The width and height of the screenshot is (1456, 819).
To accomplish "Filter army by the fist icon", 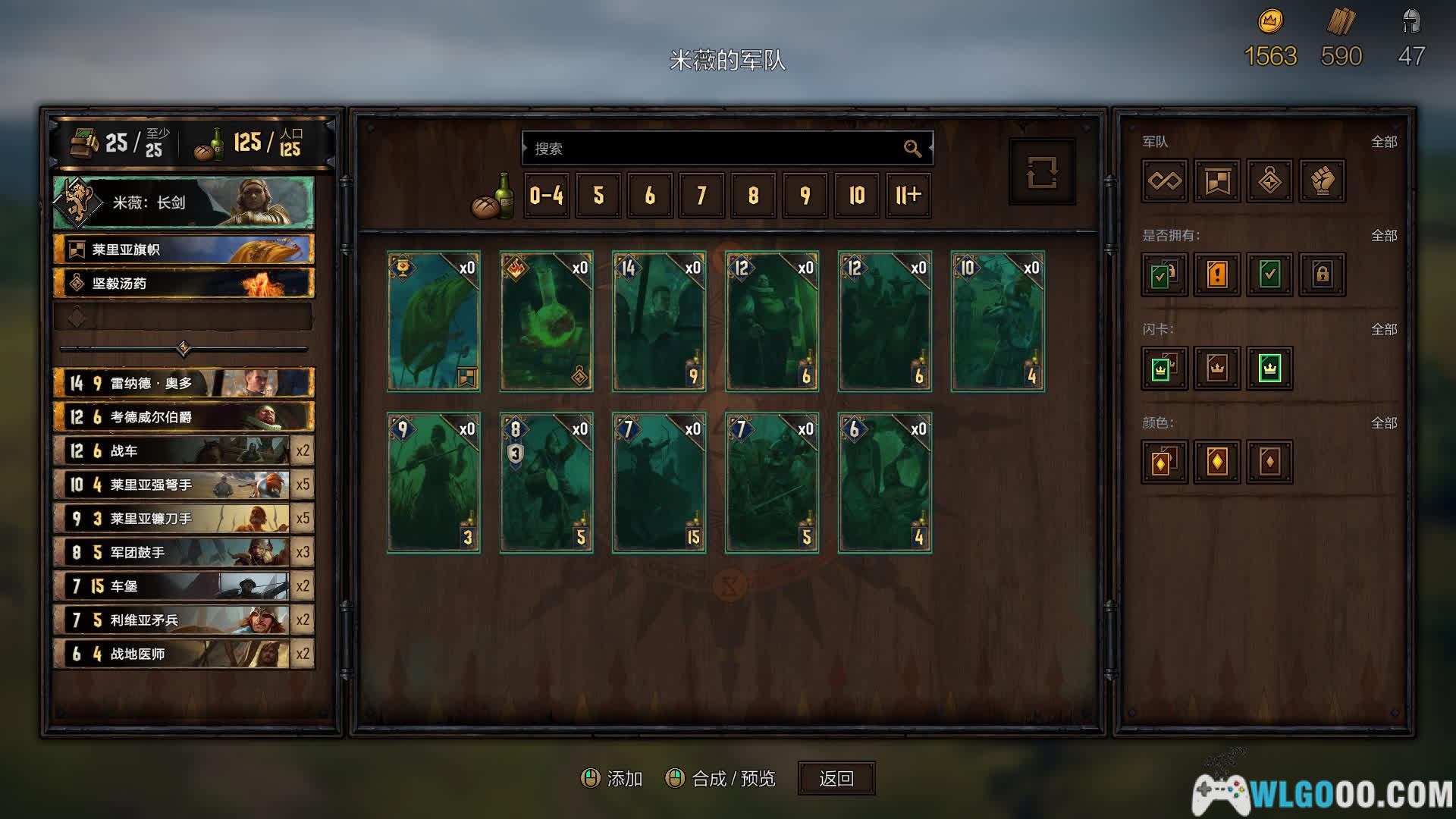I will pos(1323,180).
